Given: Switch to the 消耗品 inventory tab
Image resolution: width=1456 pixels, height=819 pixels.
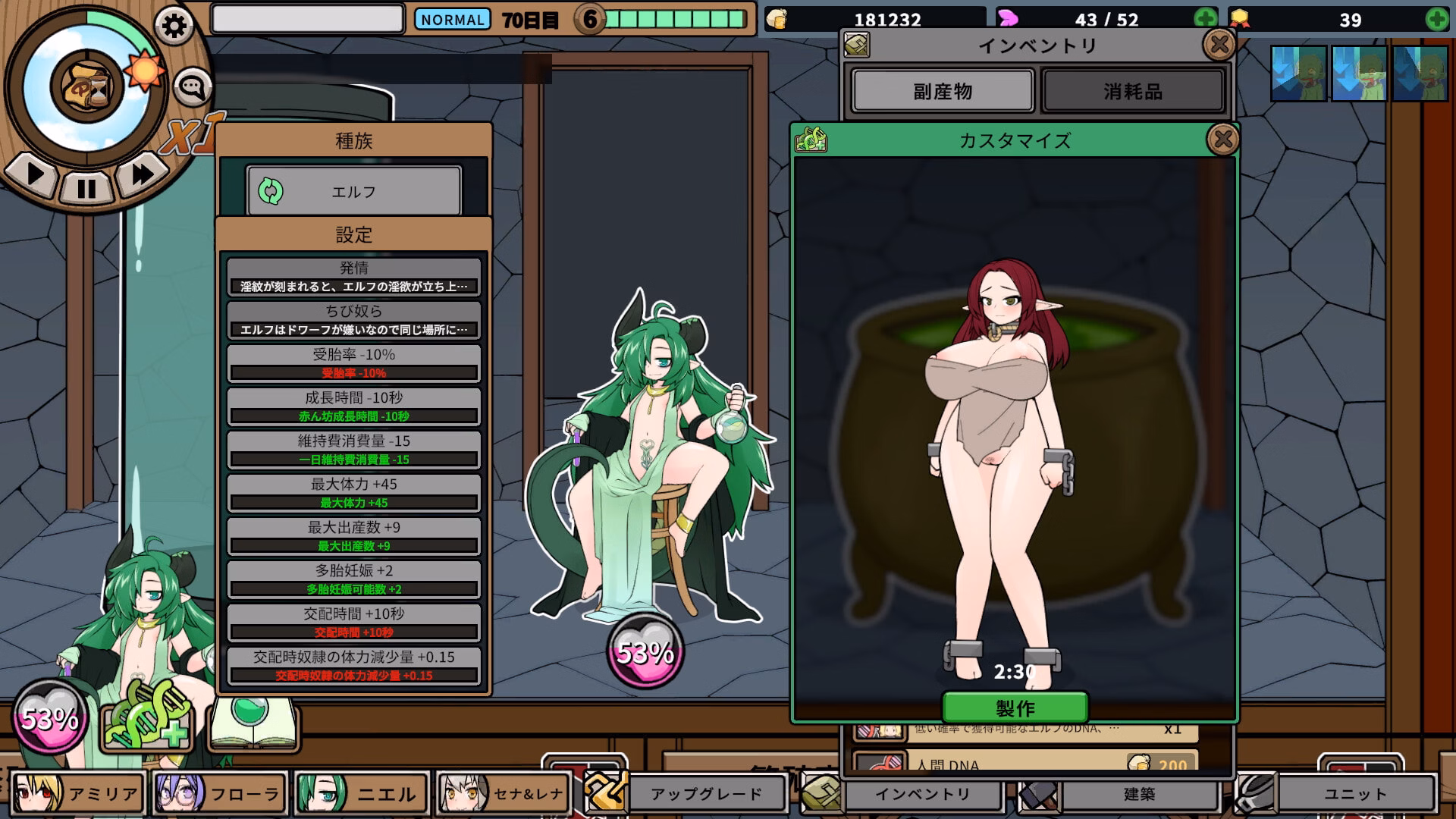Looking at the screenshot, I should click(1133, 90).
